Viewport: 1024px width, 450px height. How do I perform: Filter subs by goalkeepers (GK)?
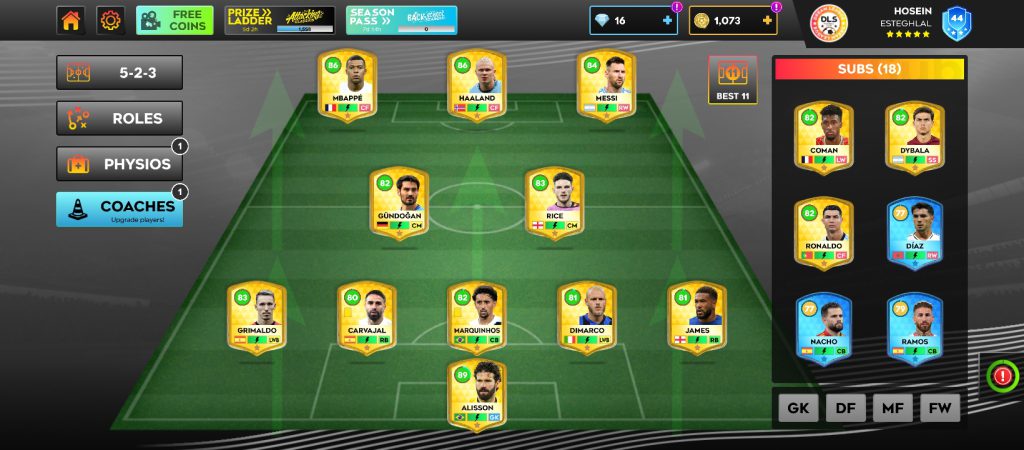(x=797, y=408)
